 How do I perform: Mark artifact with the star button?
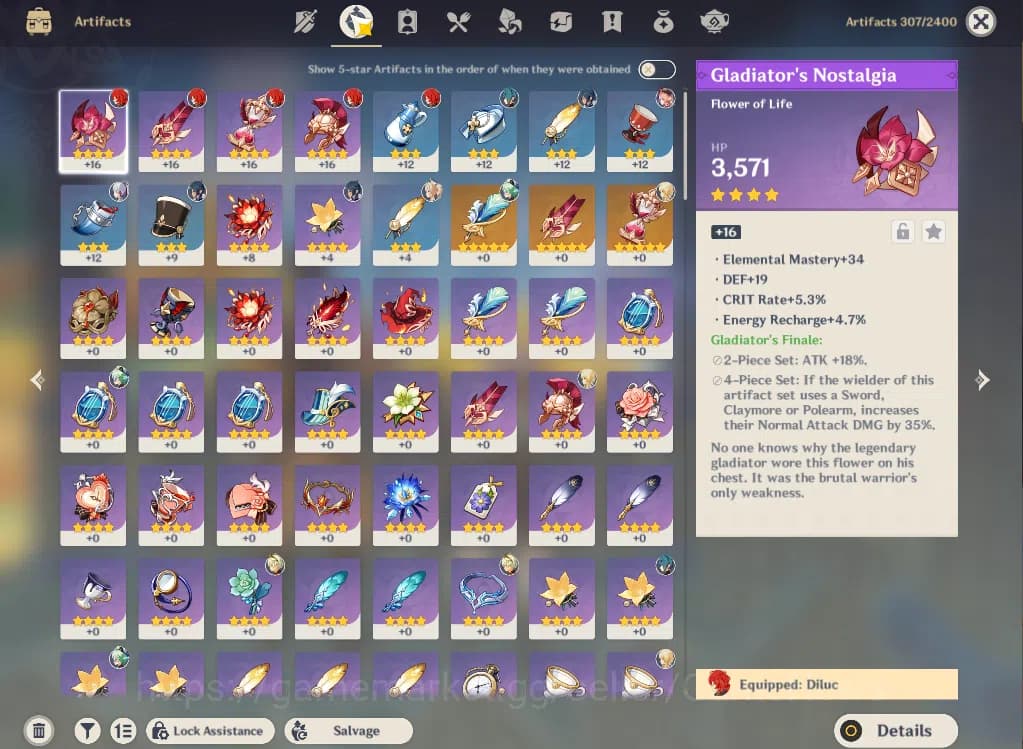pyautogui.click(x=933, y=232)
